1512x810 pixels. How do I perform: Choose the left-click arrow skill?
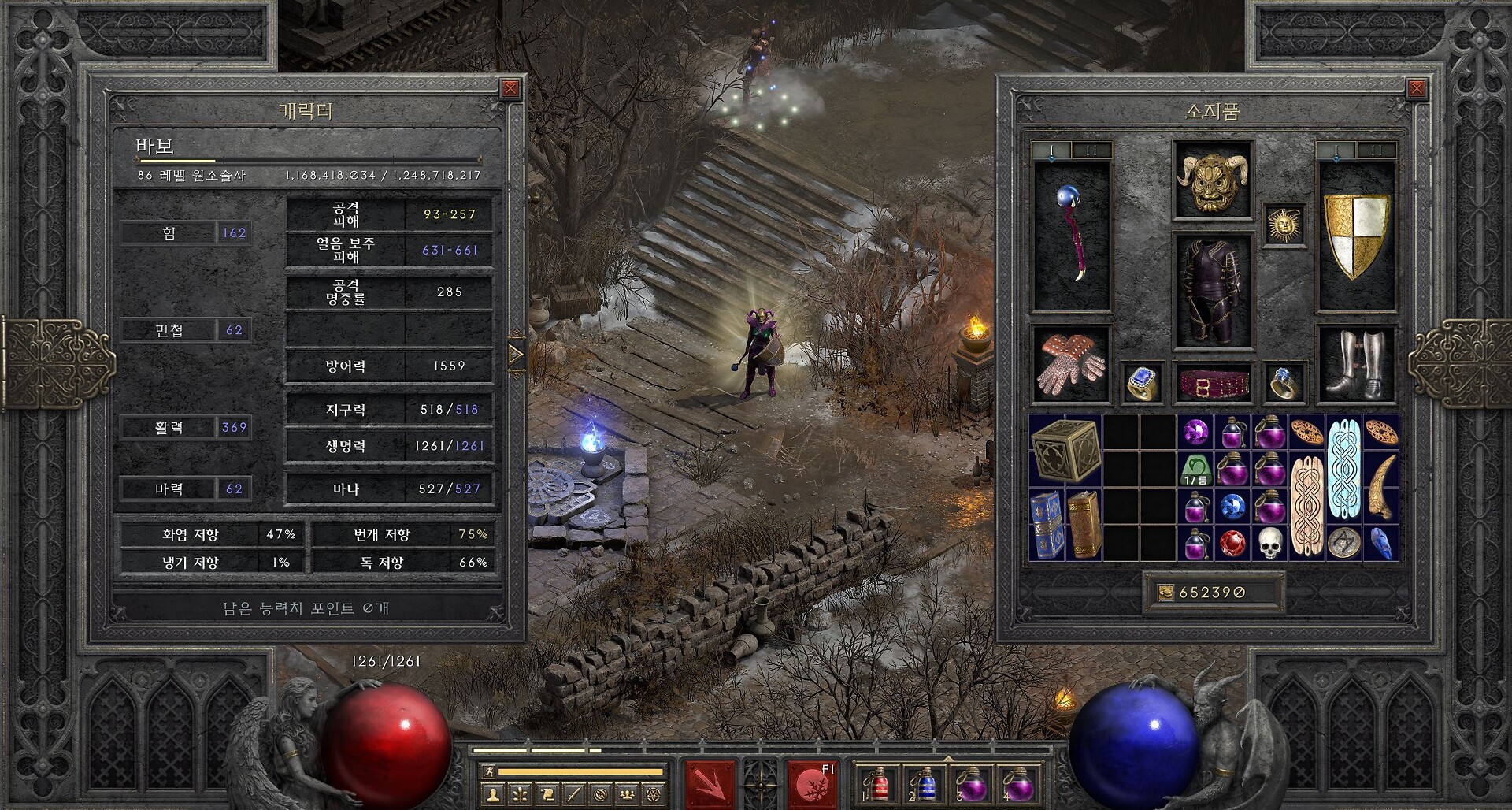(x=710, y=784)
